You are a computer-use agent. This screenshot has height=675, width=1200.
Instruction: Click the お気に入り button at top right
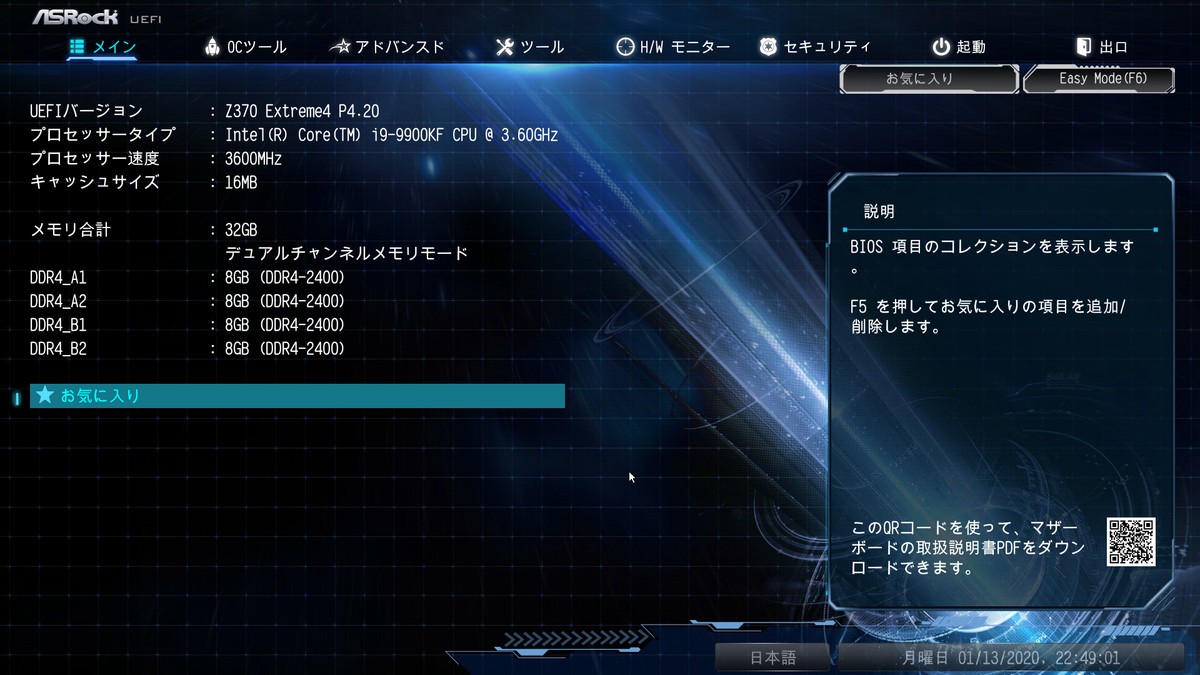[x=919, y=78]
